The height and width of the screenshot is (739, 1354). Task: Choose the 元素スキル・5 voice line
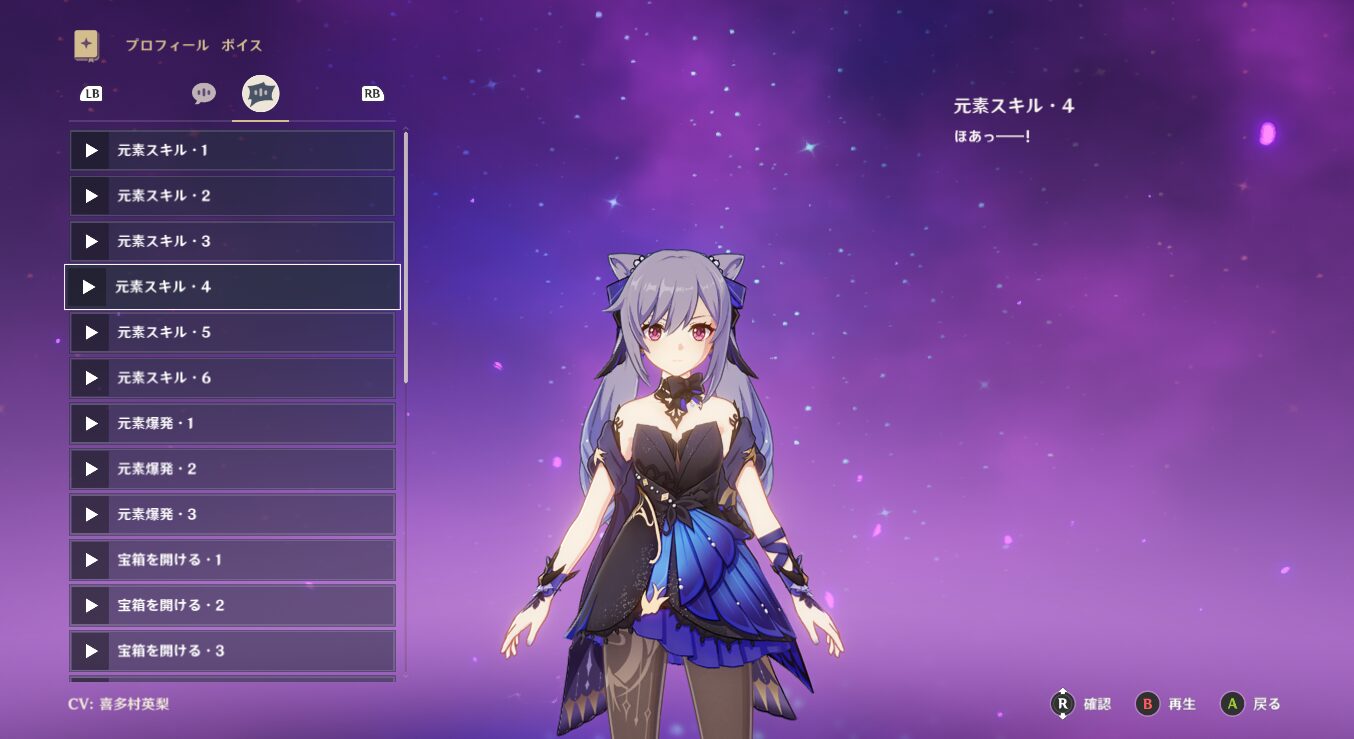tap(232, 332)
